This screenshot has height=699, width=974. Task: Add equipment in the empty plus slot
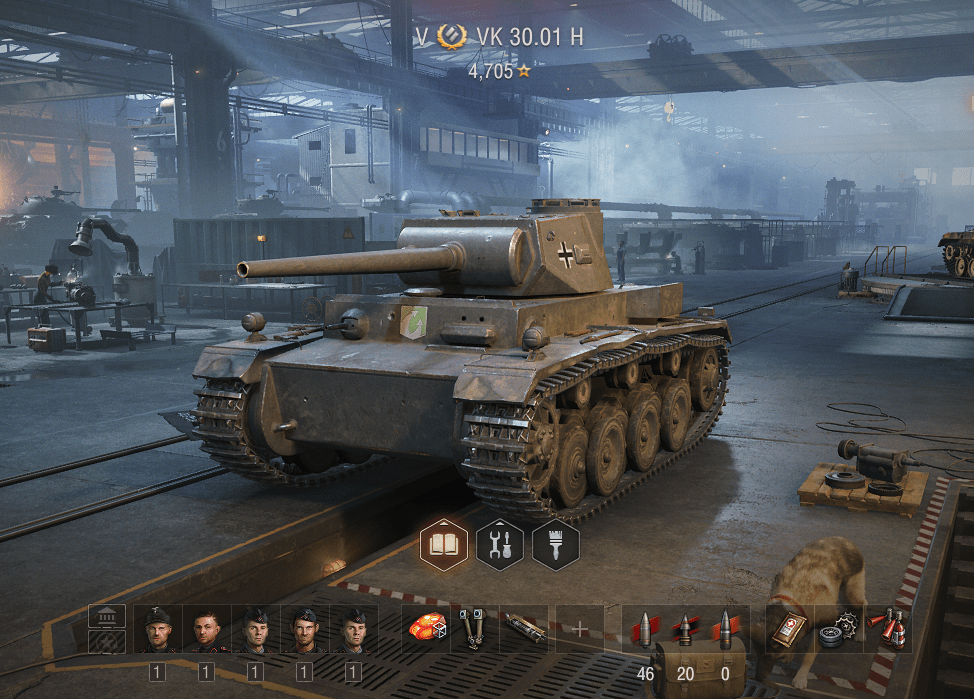click(580, 629)
